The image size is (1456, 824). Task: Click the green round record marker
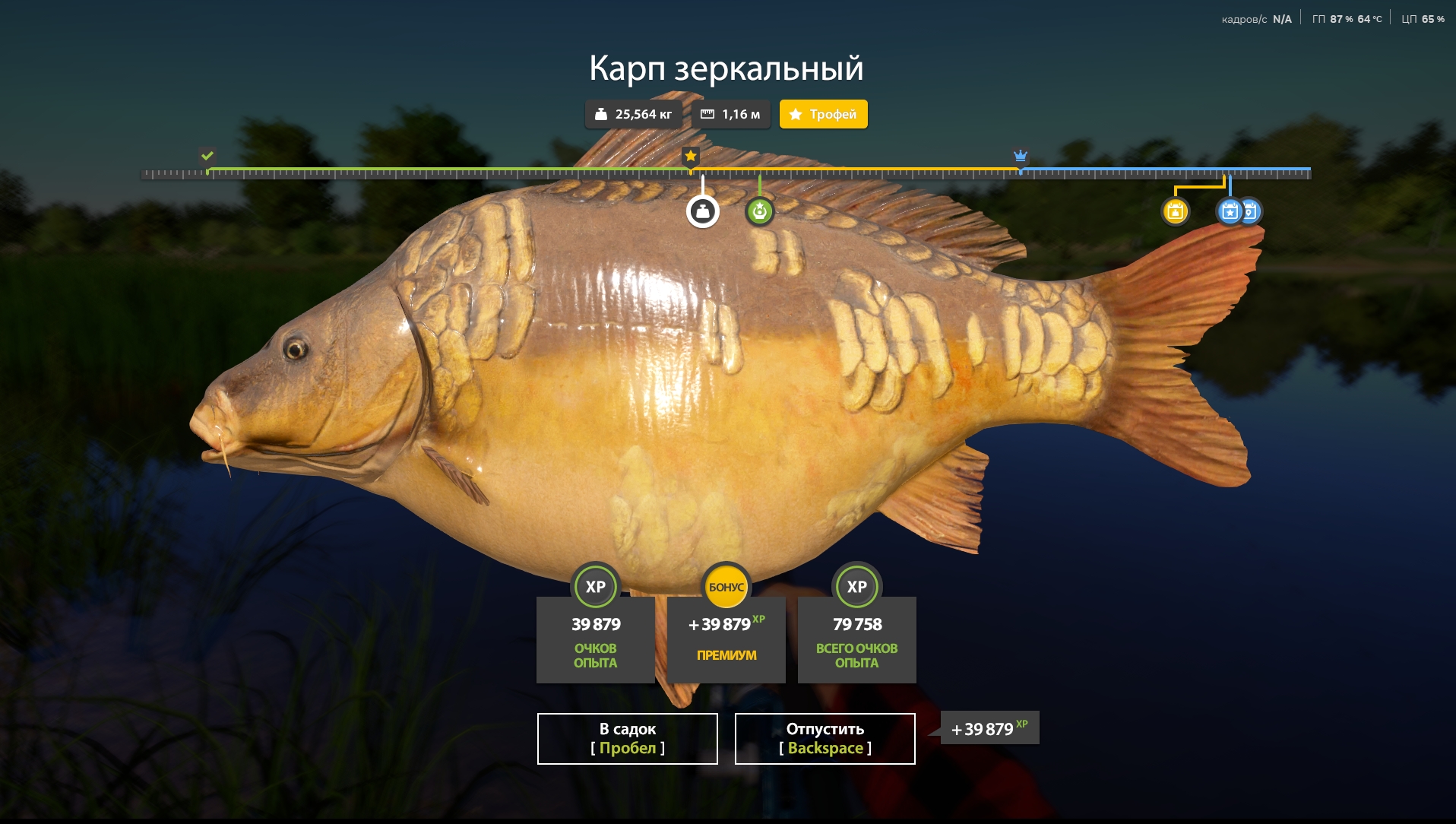tap(759, 211)
